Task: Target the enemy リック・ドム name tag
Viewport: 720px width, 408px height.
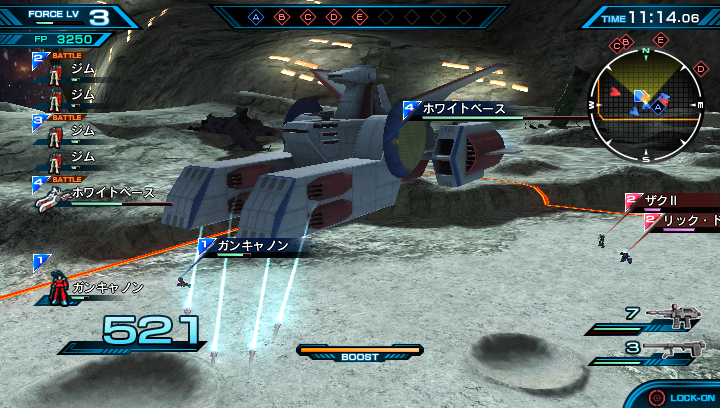Action: tap(685, 220)
